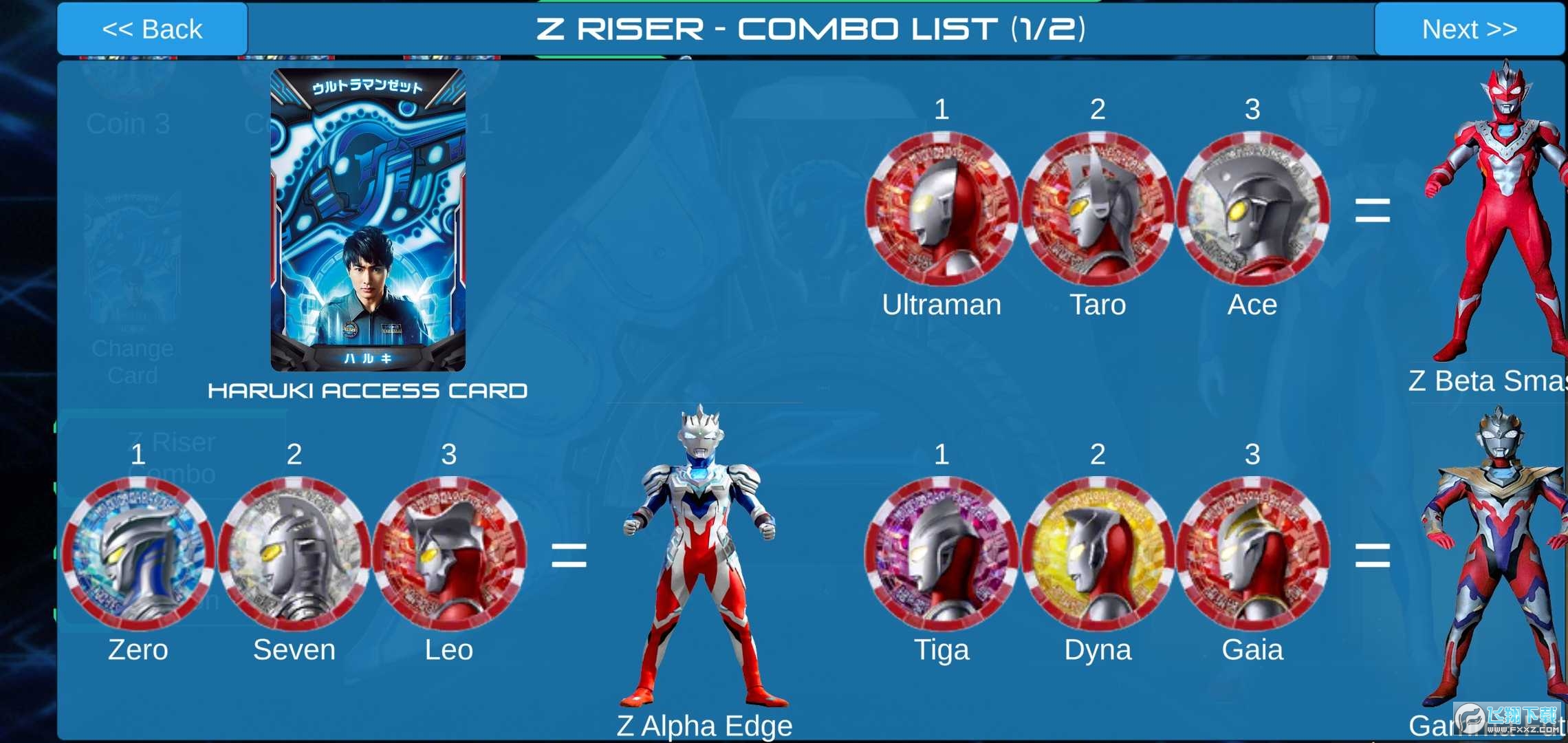The height and width of the screenshot is (743, 1568).
Task: Select the Haruki Access Card
Action: pos(368,220)
